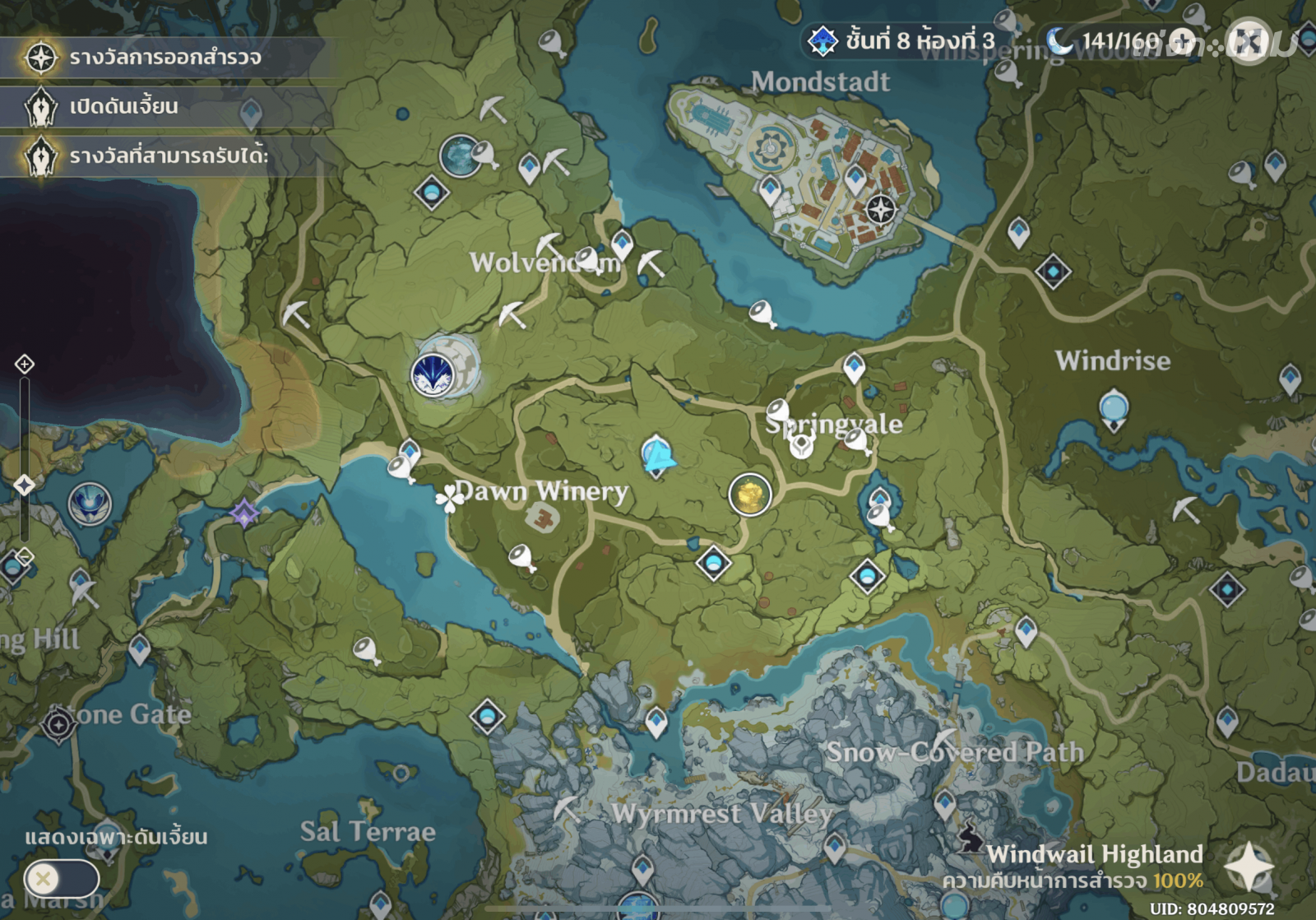Select the purple star marker on the map
The width and height of the screenshot is (1316, 920).
pyautogui.click(x=244, y=513)
